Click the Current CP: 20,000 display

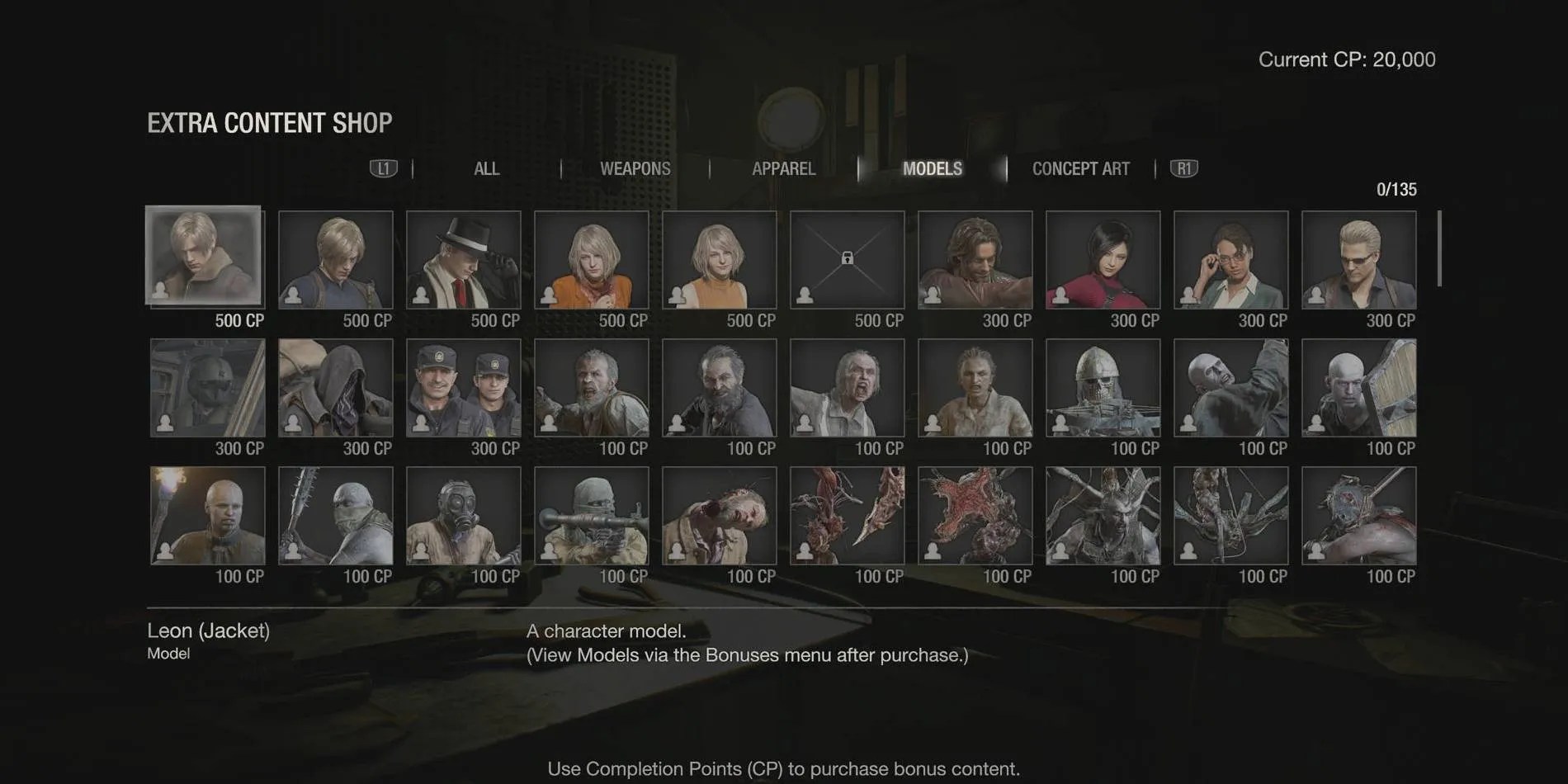tap(1347, 59)
